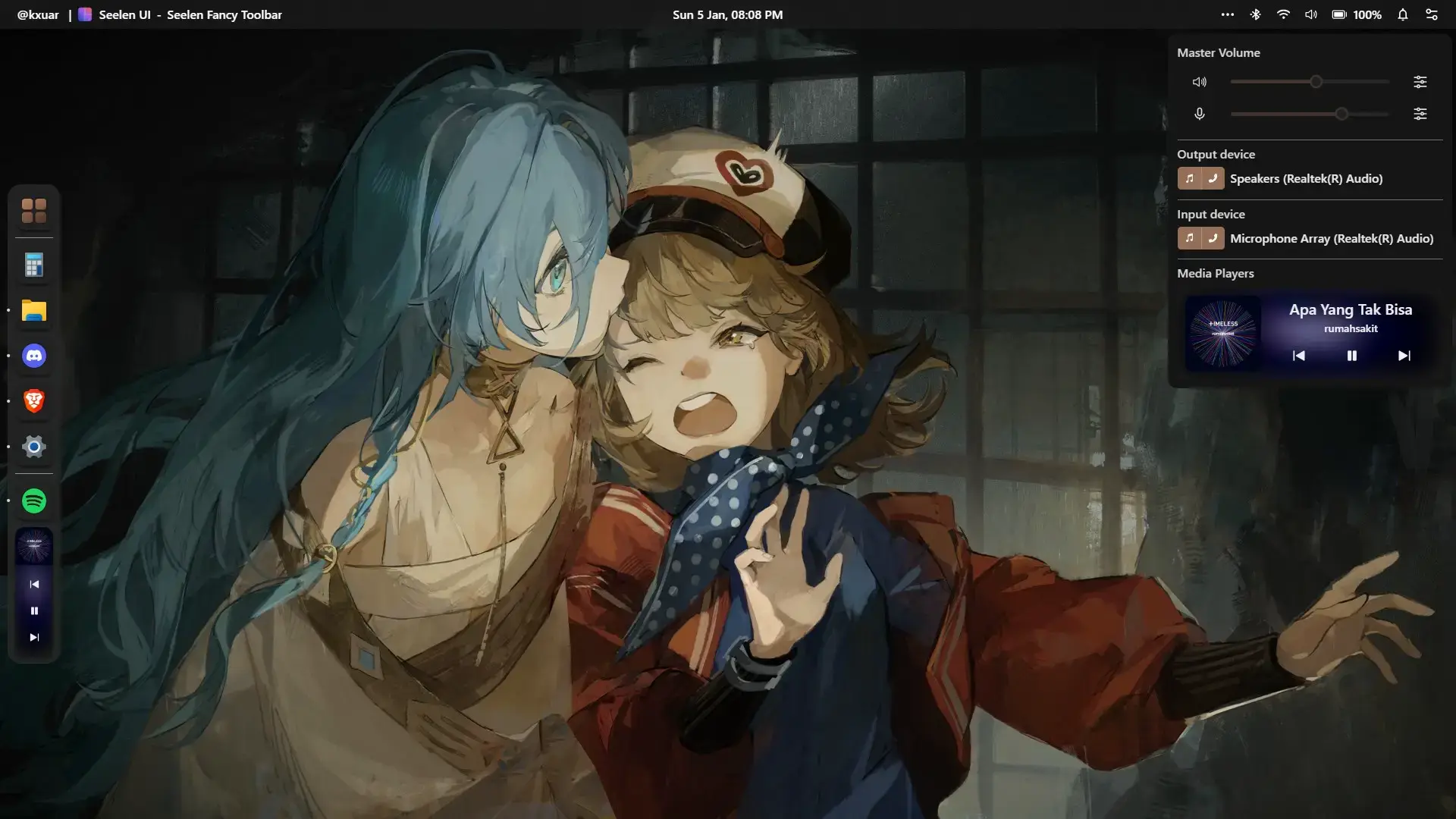Open the notifications bell icon
The width and height of the screenshot is (1456, 819).
1402,14
